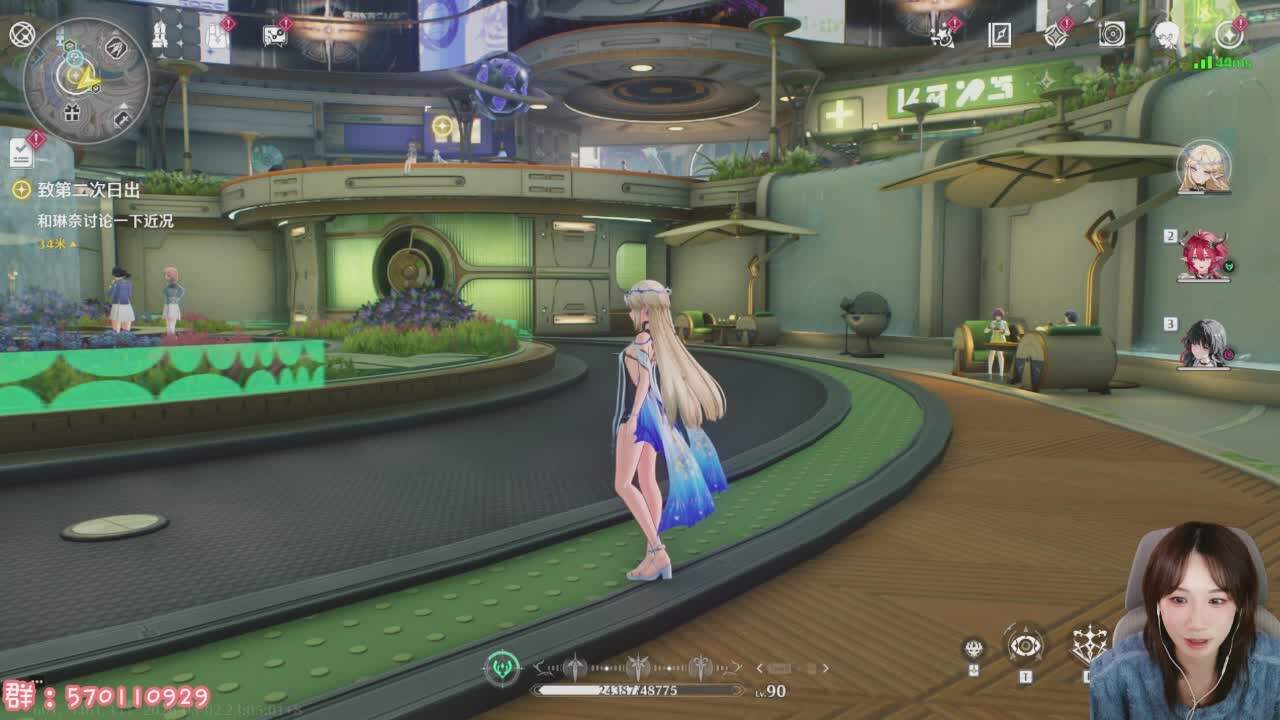Open the compass guidebook icon
The height and width of the screenshot is (720, 1280).
(x=999, y=36)
